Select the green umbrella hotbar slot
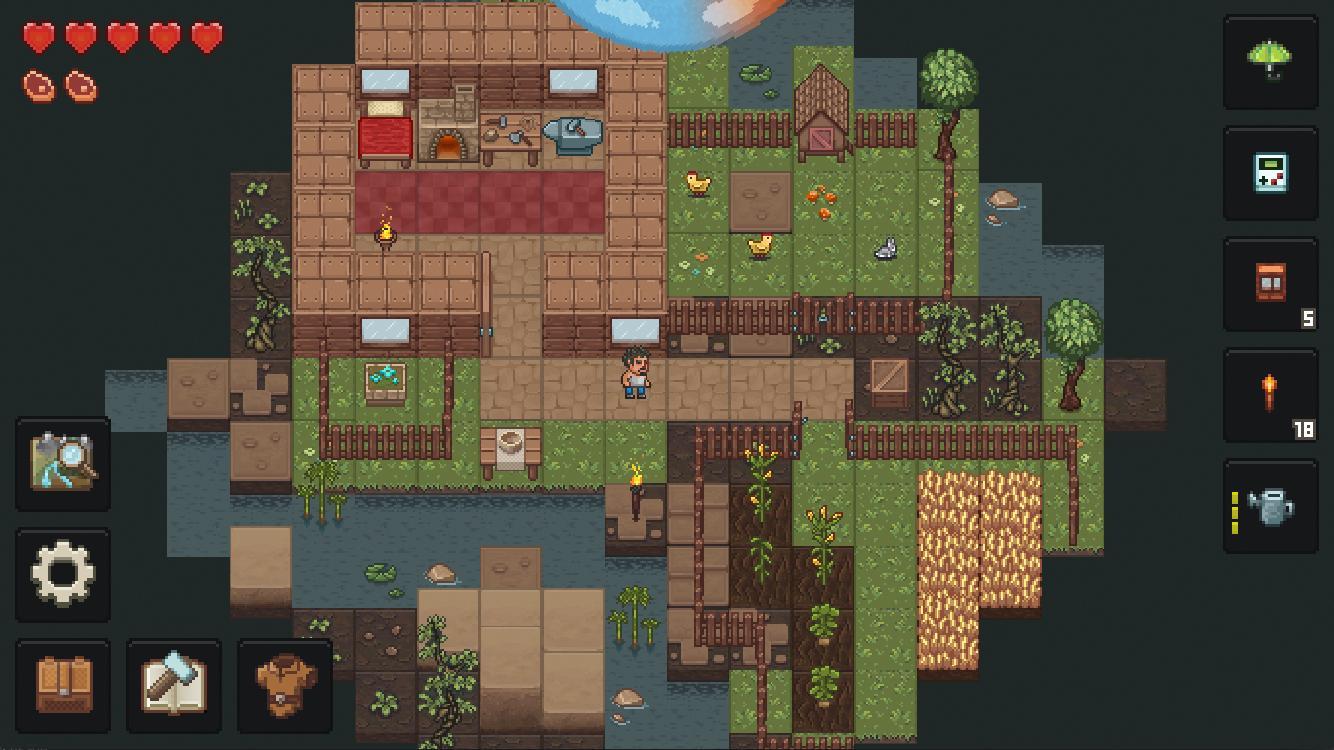This screenshot has width=1334, height=750. click(1270, 62)
